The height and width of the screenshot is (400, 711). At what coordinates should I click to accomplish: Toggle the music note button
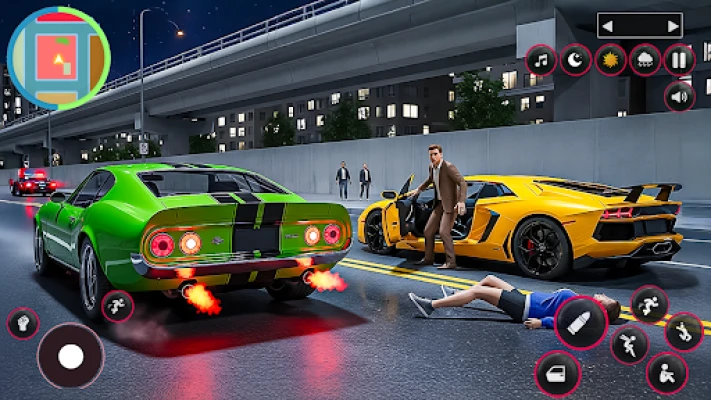click(542, 60)
